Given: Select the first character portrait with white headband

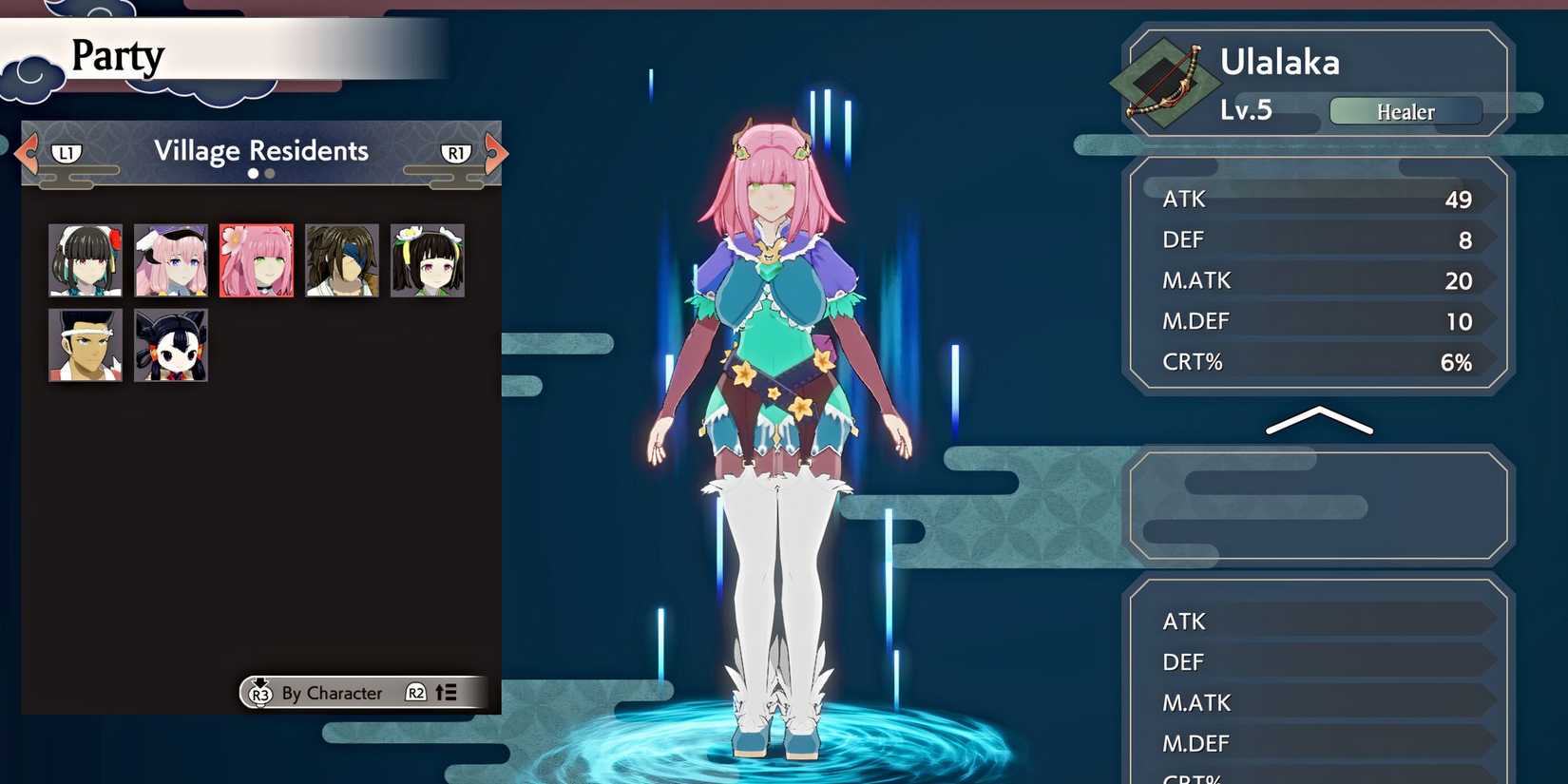Looking at the screenshot, I should point(86,259).
